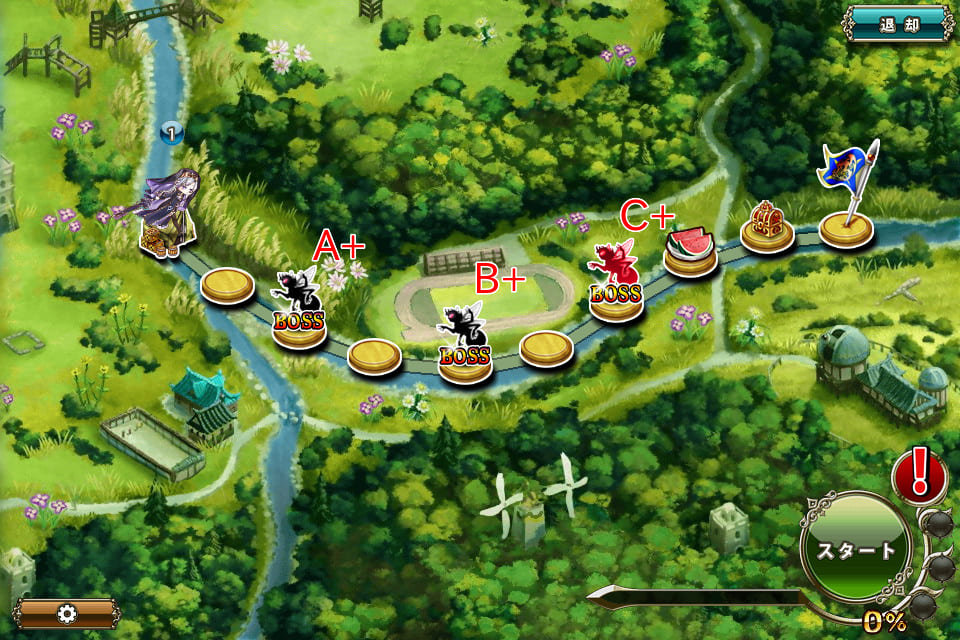Viewport: 960px width, 640px height.
Task: Start the stage with the スタート button
Action: (856, 549)
